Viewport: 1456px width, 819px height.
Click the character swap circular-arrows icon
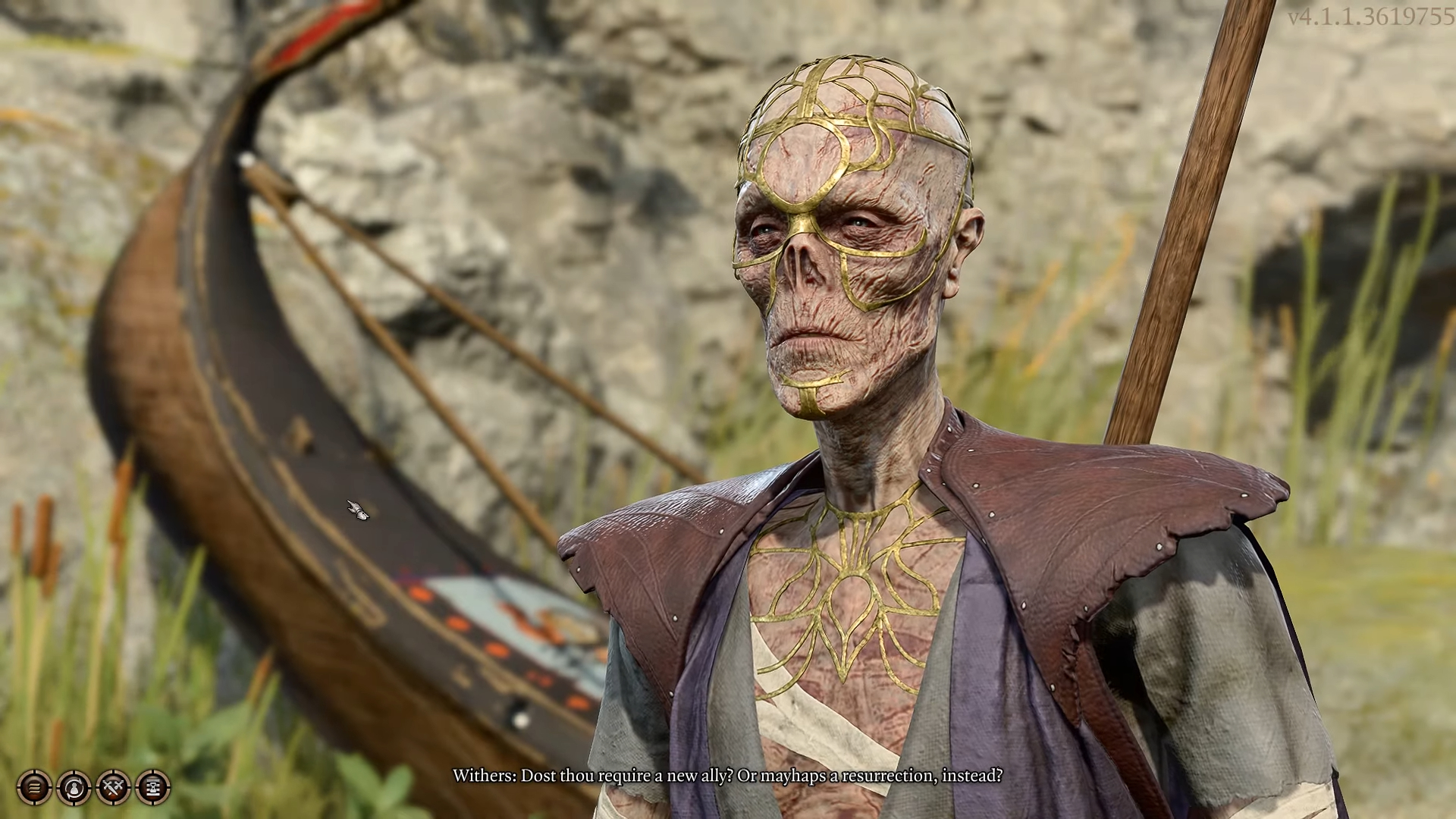pos(74,788)
